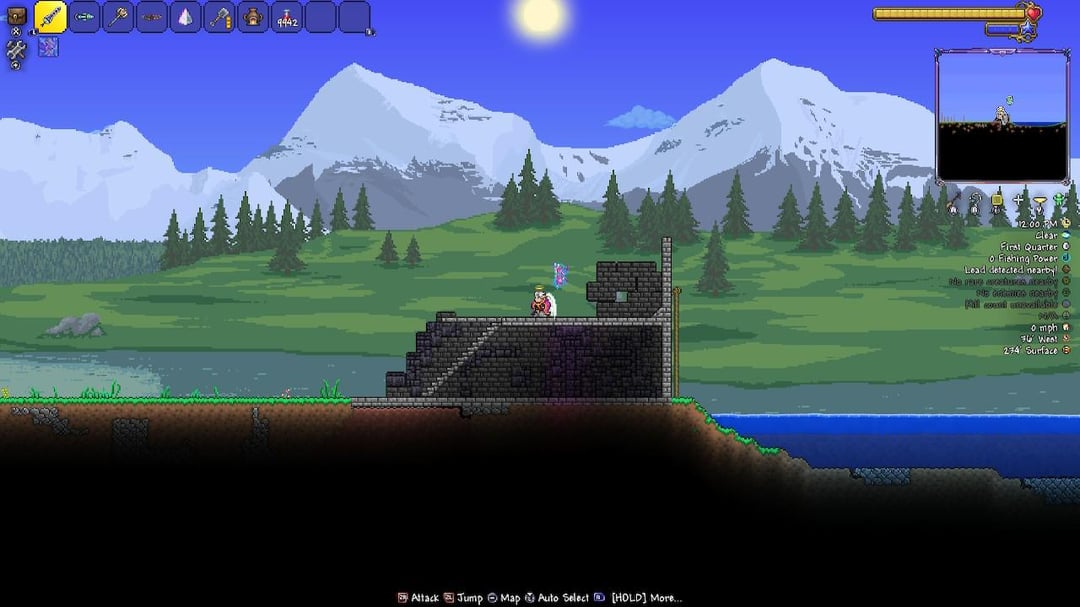Select the sword in the highlighted hotbar slot
Screen dimensions: 1080x607
pyautogui.click(x=51, y=17)
